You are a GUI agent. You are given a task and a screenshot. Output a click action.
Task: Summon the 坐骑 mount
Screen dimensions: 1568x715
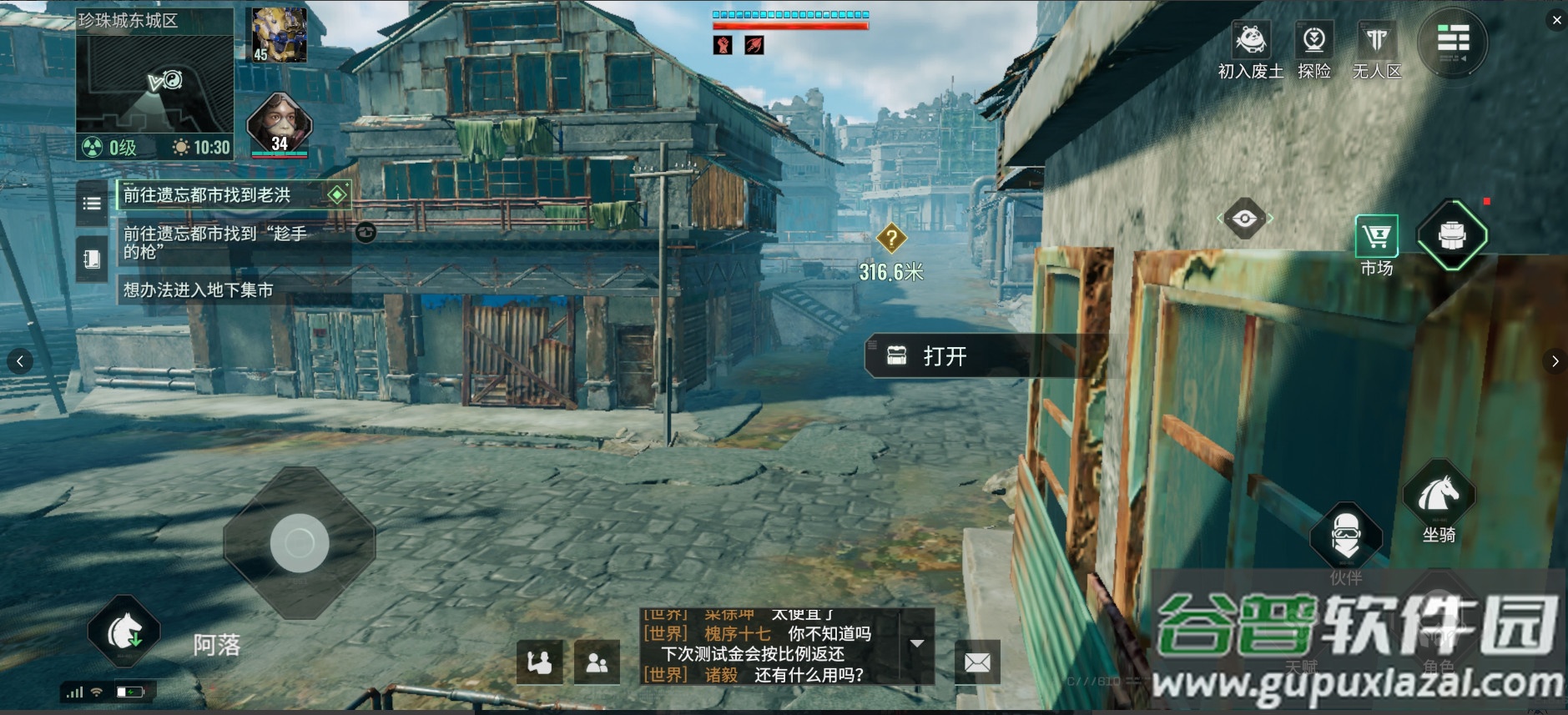tap(1439, 496)
